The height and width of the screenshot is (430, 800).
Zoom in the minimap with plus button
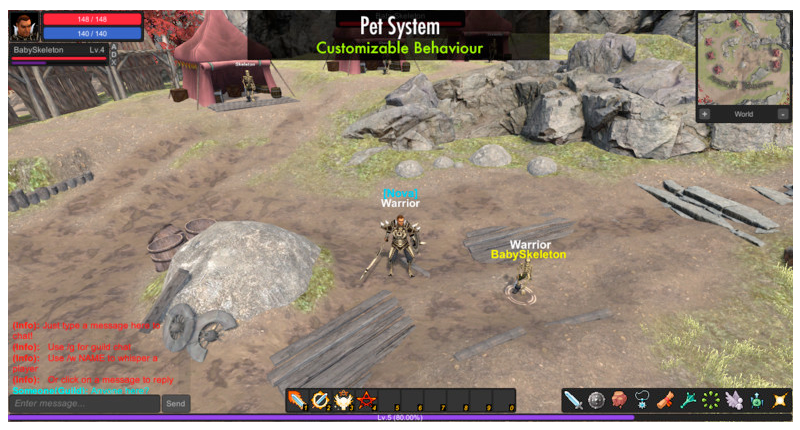coord(705,114)
